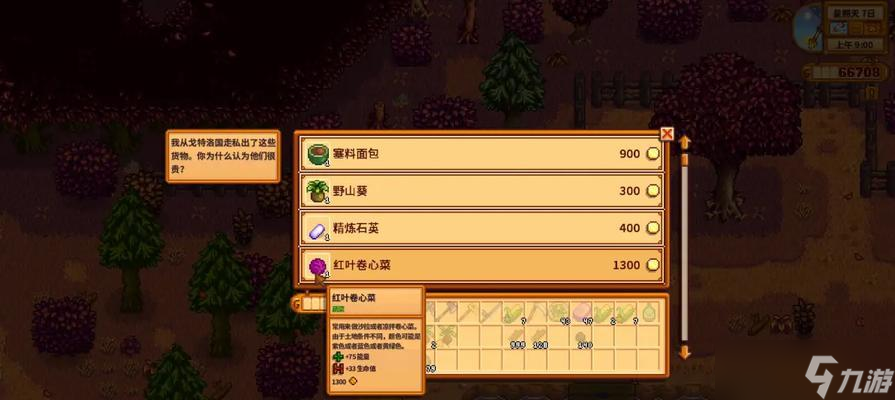Select the 野山葵 shop row
The height and width of the screenshot is (400, 895).
pyautogui.click(x=481, y=191)
